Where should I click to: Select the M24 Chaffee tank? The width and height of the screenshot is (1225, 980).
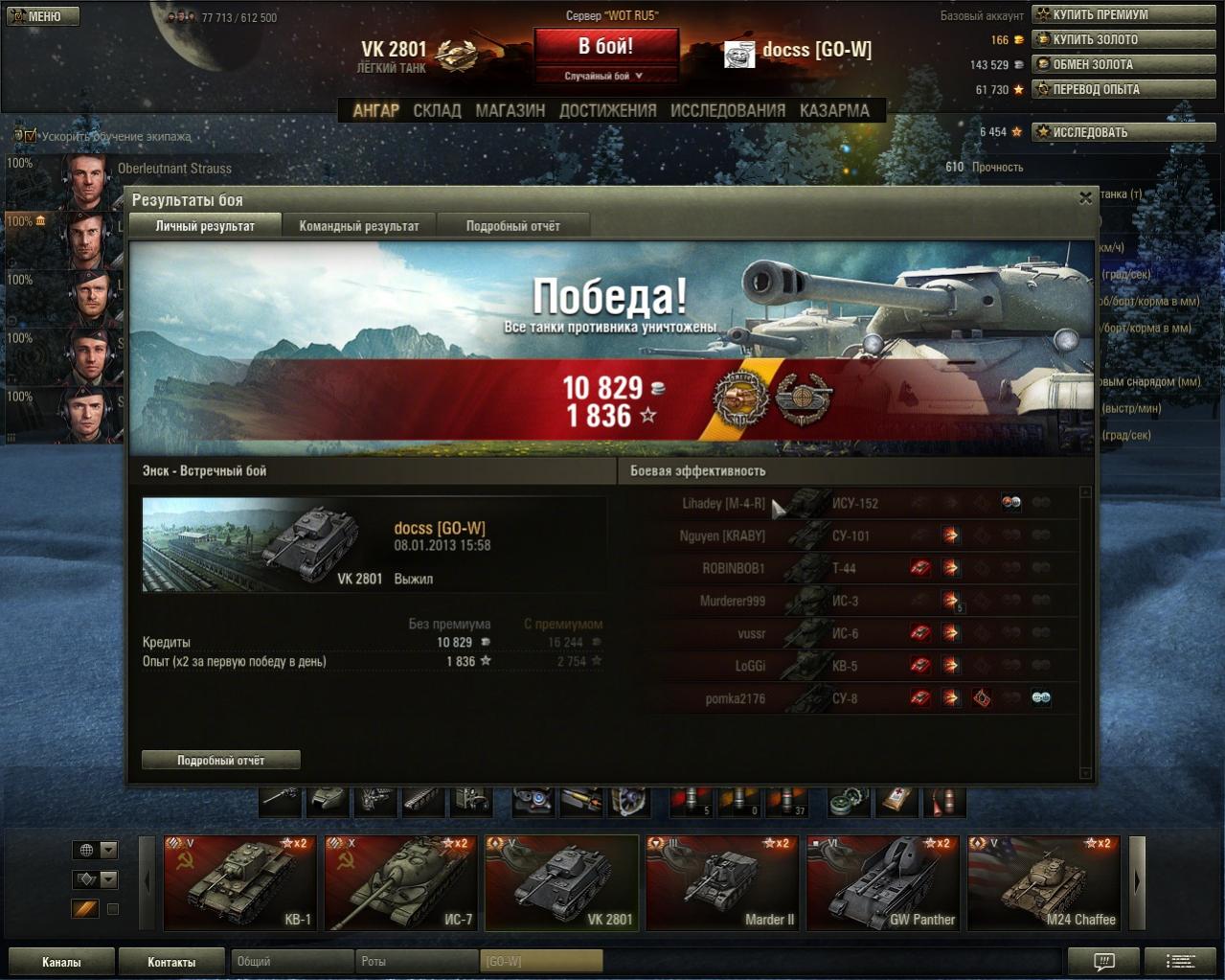[x=1043, y=882]
